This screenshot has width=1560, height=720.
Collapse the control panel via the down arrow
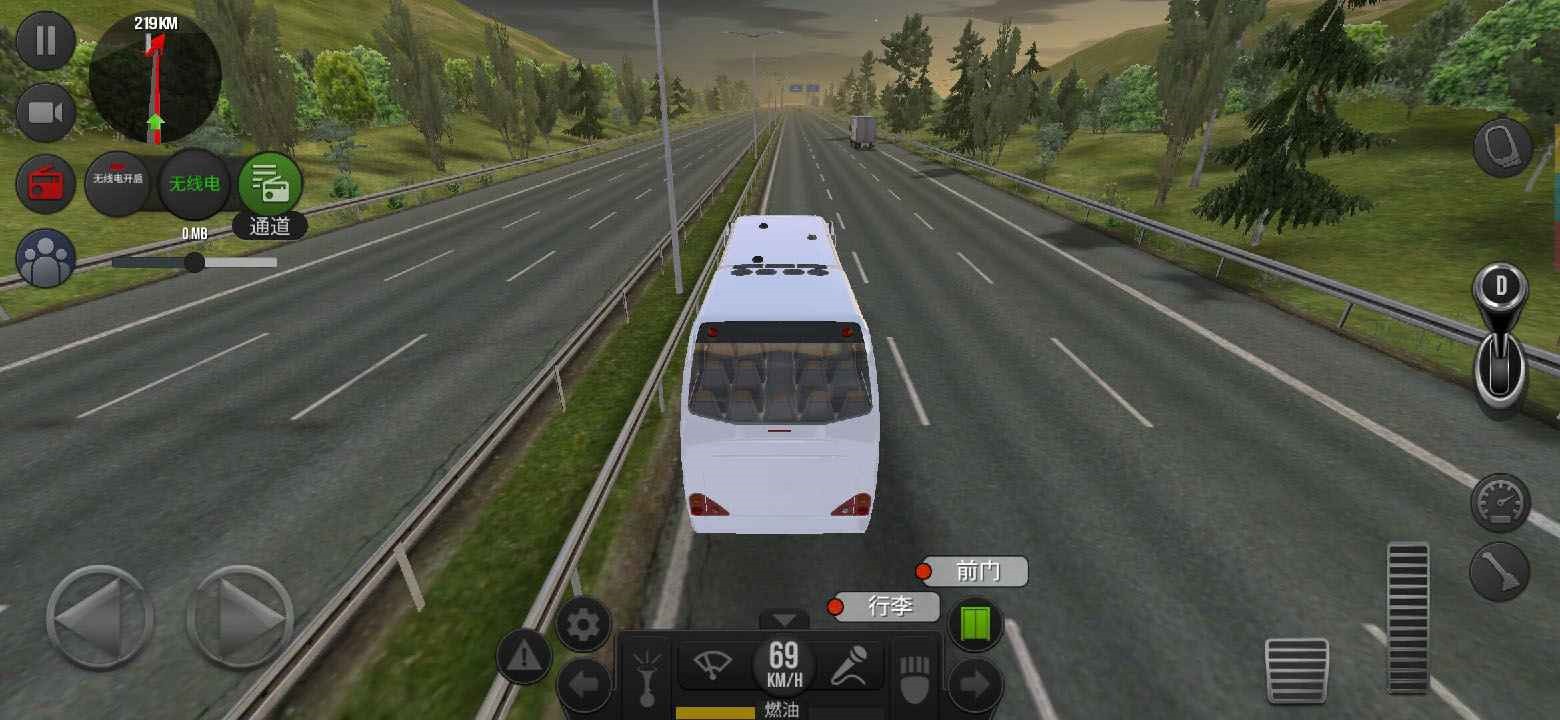784,618
